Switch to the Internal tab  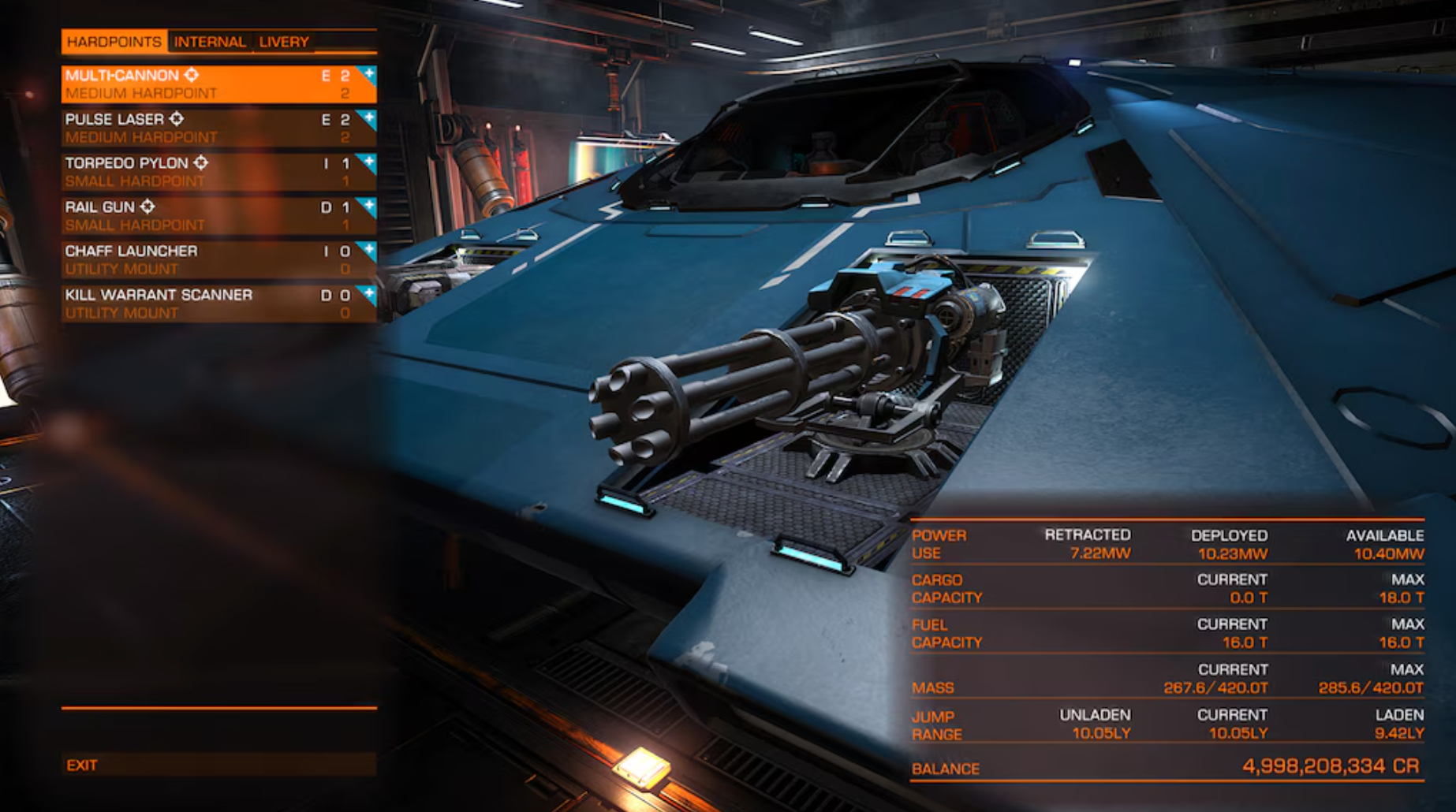click(210, 42)
